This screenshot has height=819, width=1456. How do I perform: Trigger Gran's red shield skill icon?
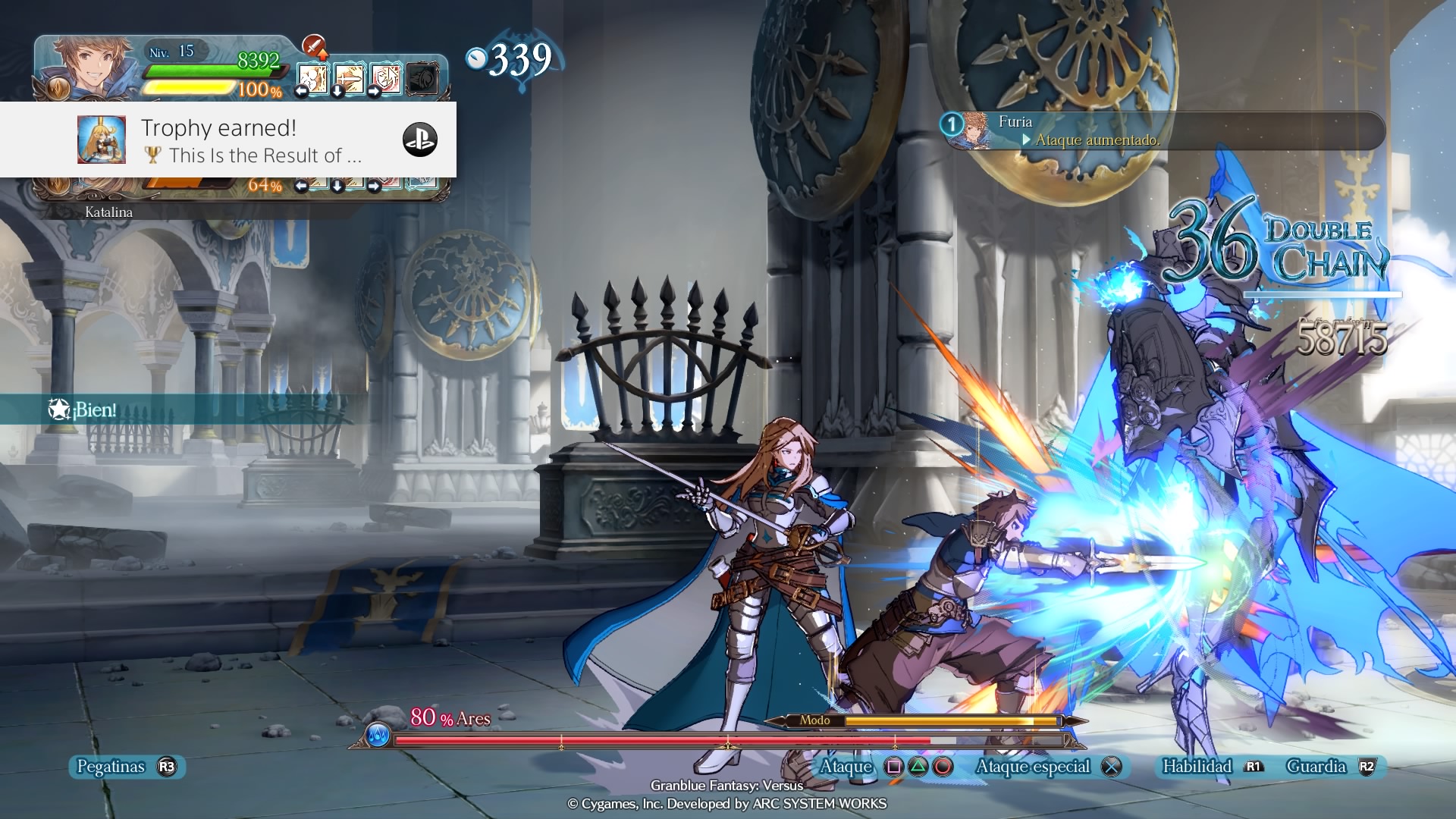point(386,77)
